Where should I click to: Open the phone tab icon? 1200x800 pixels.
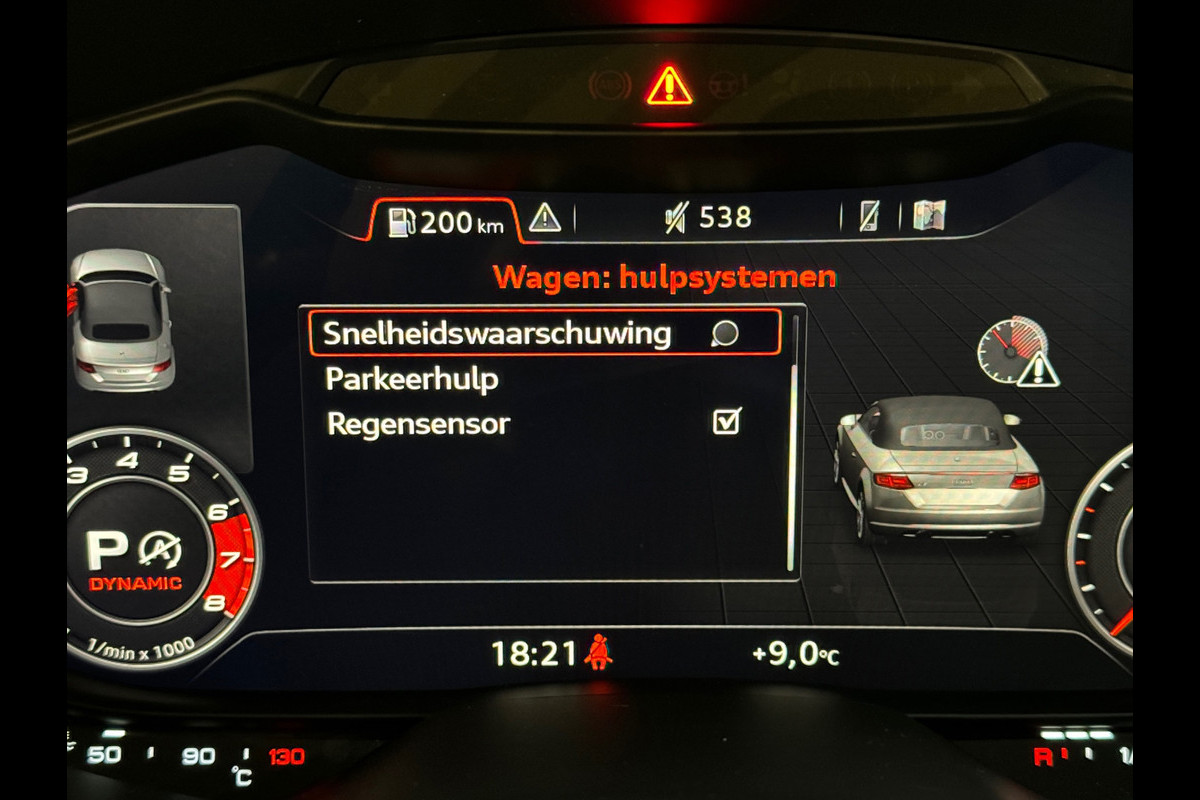coord(870,216)
